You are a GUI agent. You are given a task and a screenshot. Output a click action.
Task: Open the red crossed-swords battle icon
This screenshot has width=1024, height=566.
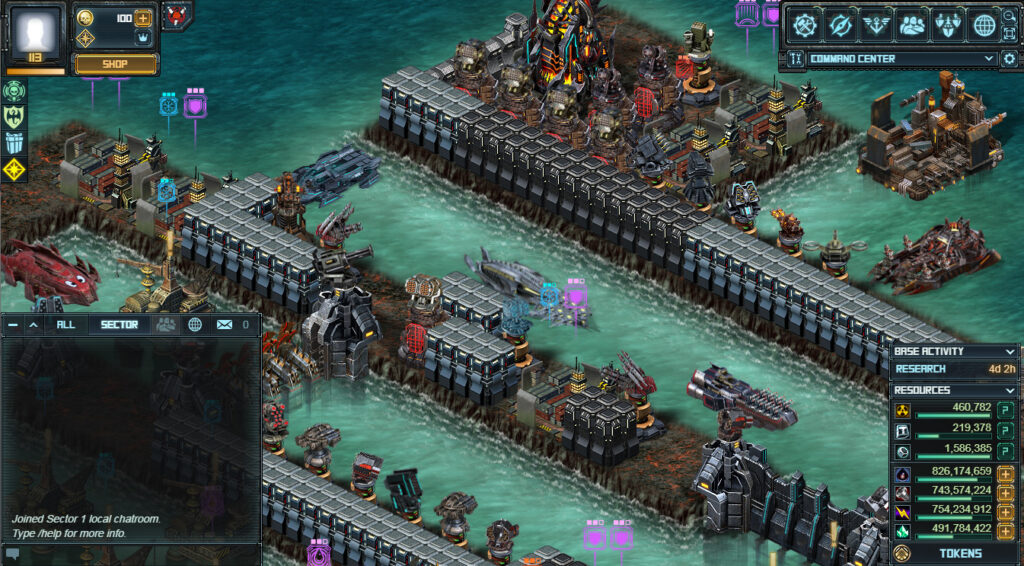coord(177,15)
